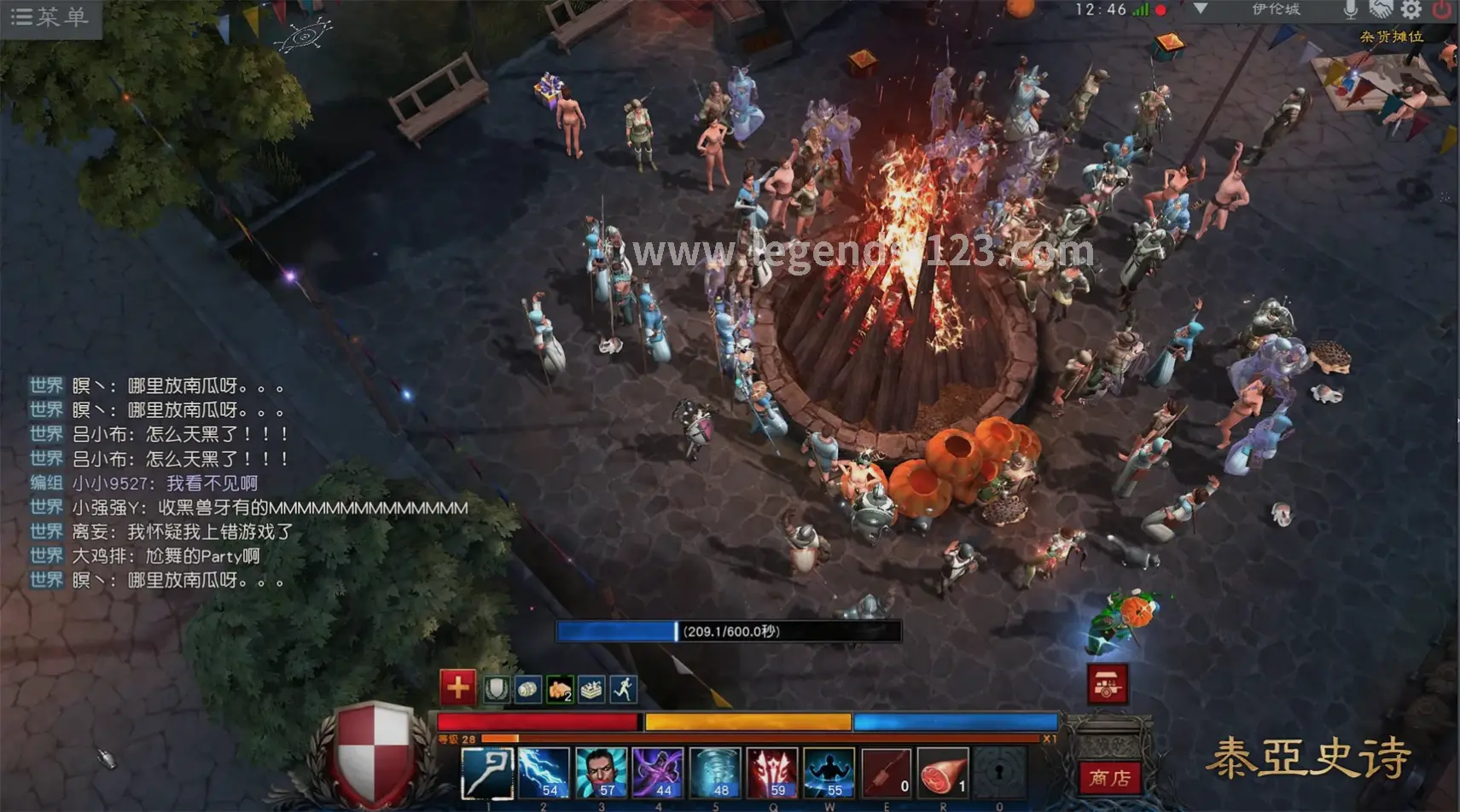1460x812 pixels.
Task: Cast the lightning bolt skill
Action: click(x=544, y=773)
